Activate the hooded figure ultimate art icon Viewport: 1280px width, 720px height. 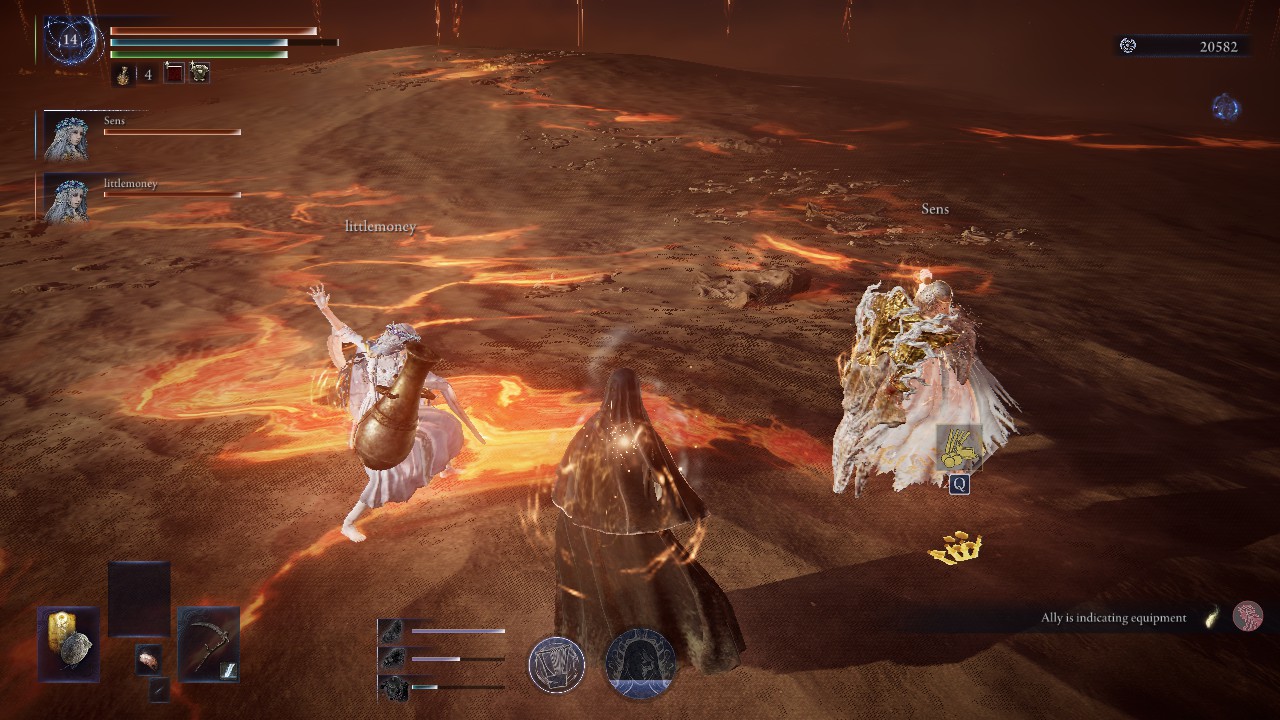click(640, 664)
